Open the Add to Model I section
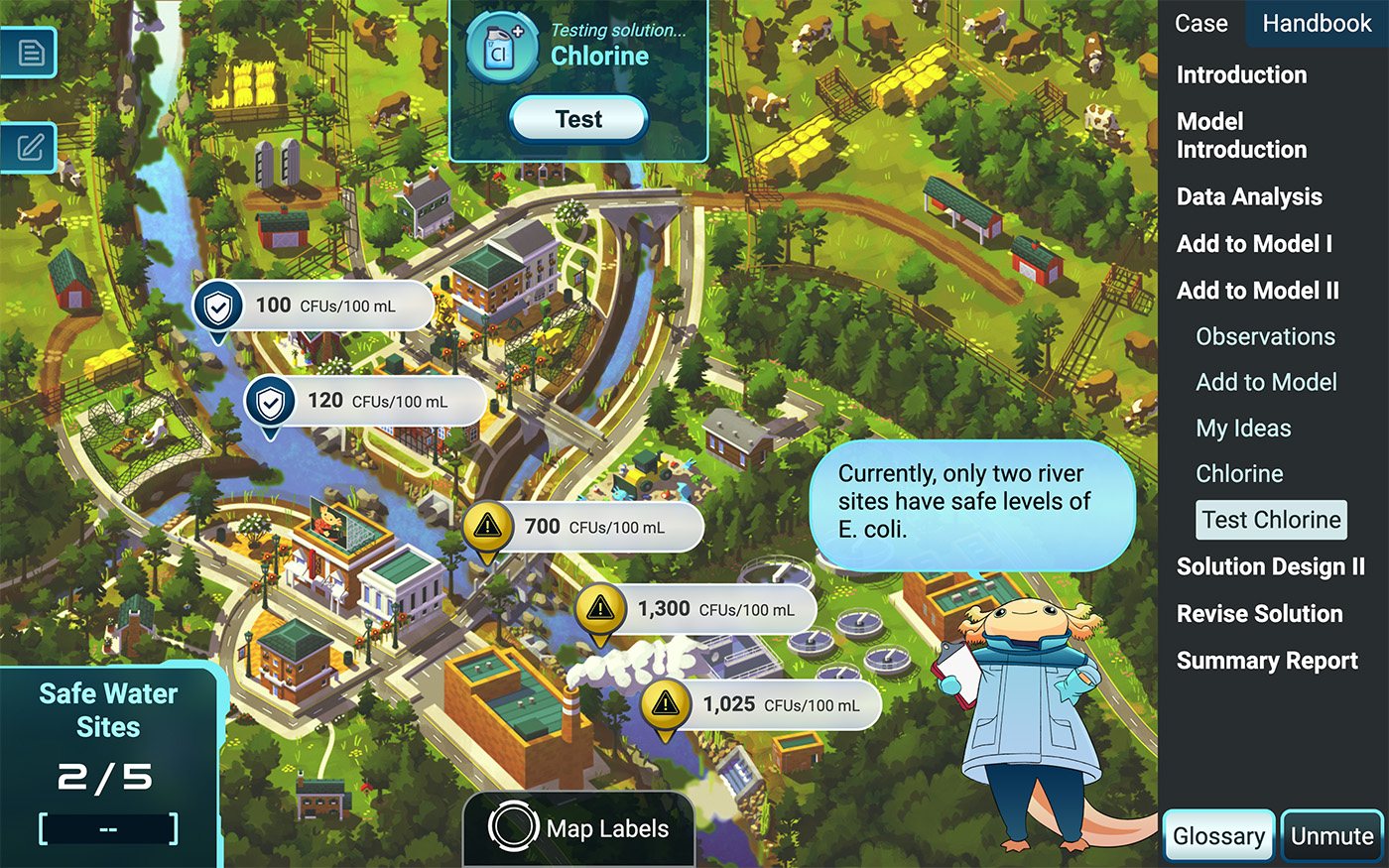The width and height of the screenshot is (1389, 868). [1254, 244]
